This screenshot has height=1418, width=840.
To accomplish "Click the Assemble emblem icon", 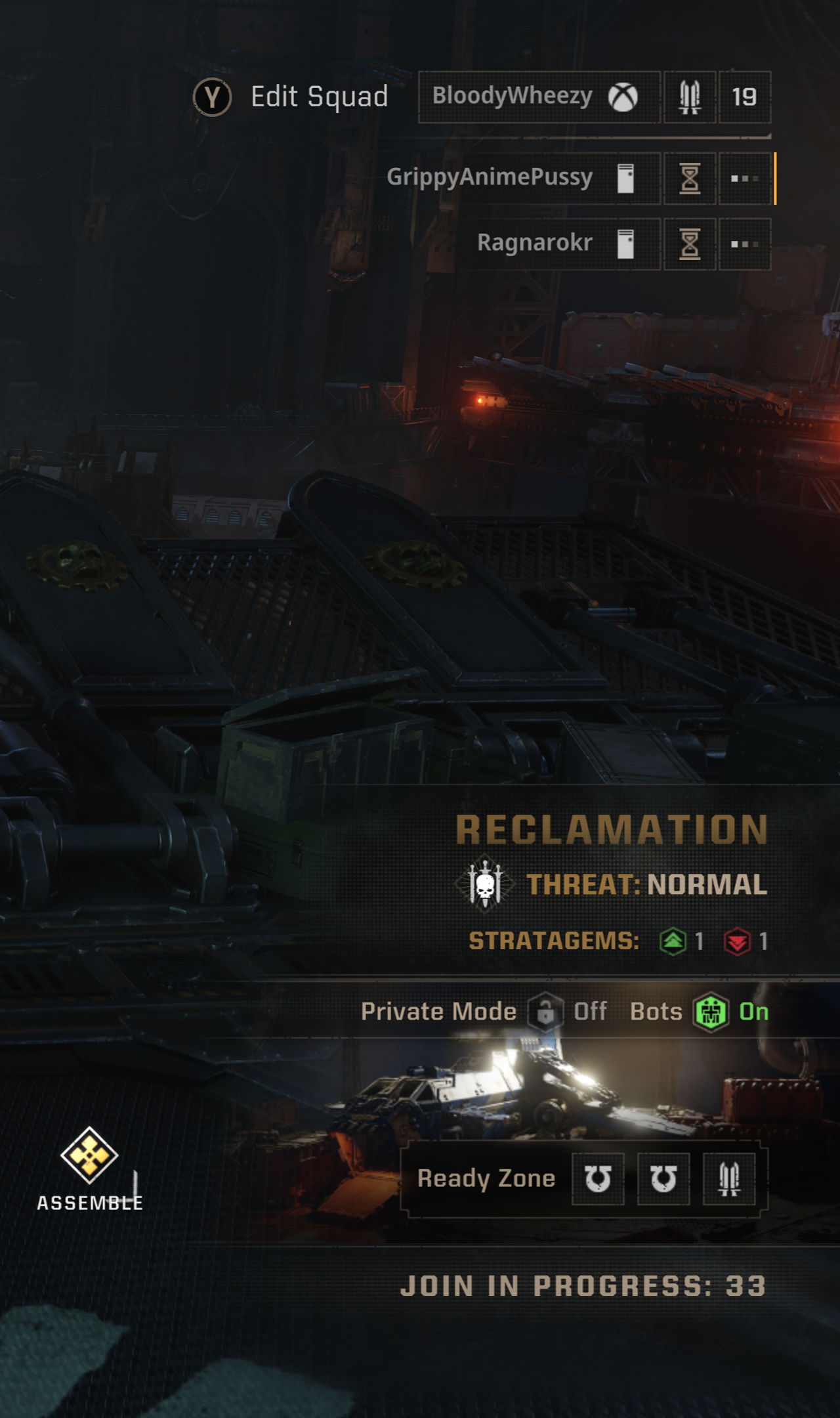I will pyautogui.click(x=89, y=1155).
